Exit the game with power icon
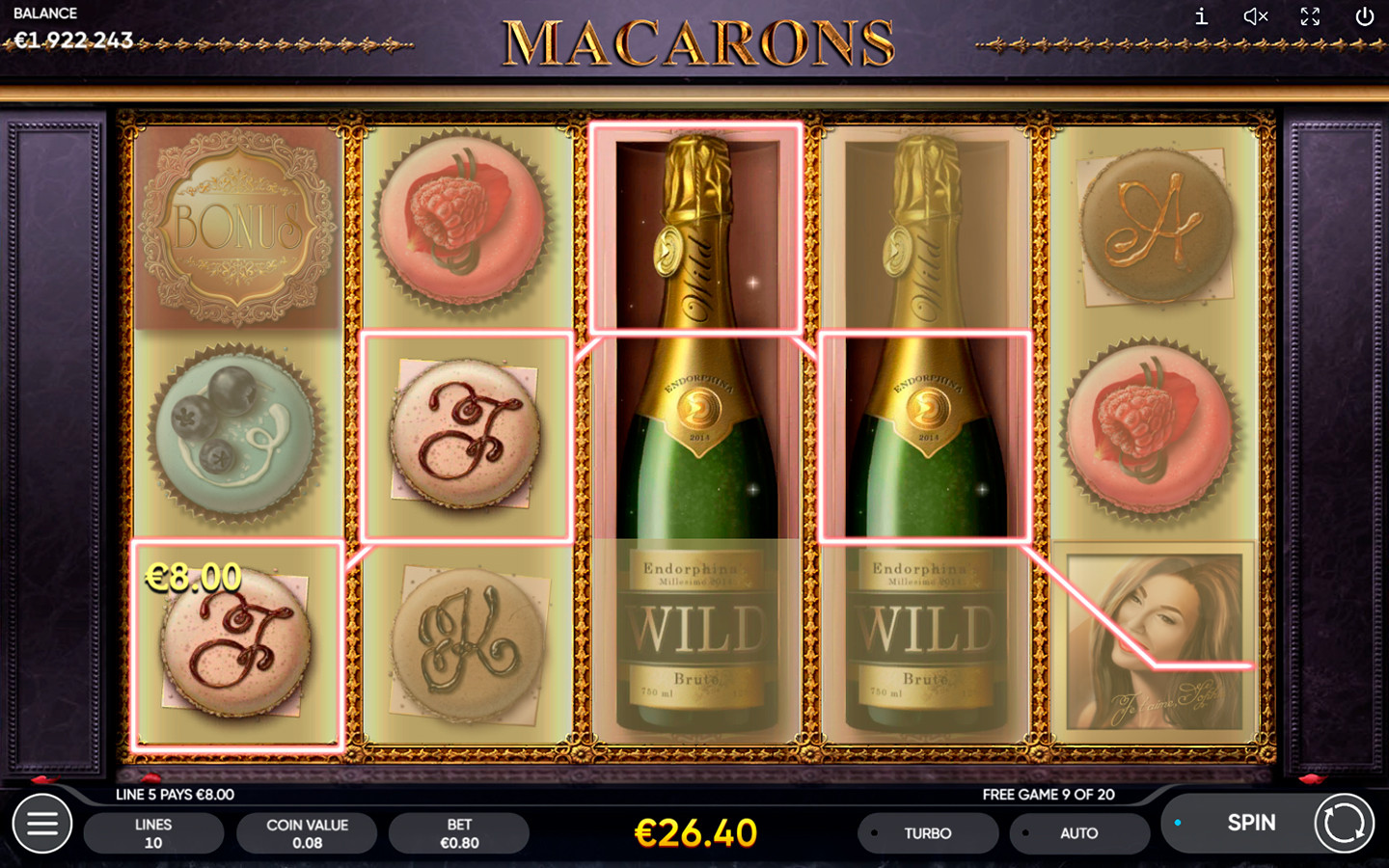Screen dimensions: 1389x868 pos(1364,16)
